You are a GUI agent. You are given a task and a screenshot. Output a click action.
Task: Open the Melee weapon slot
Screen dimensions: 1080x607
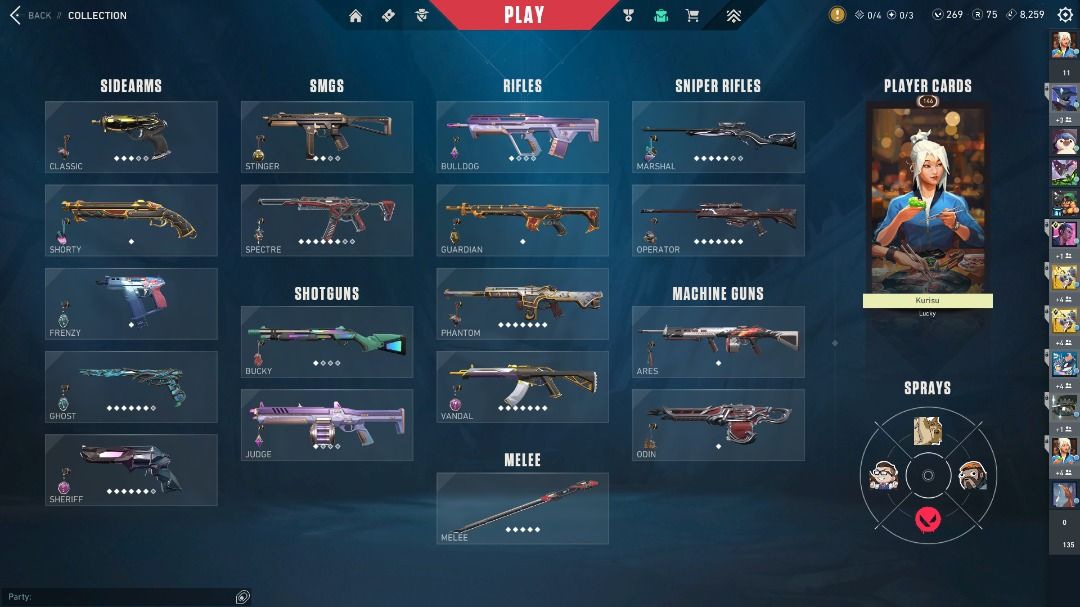(522, 508)
